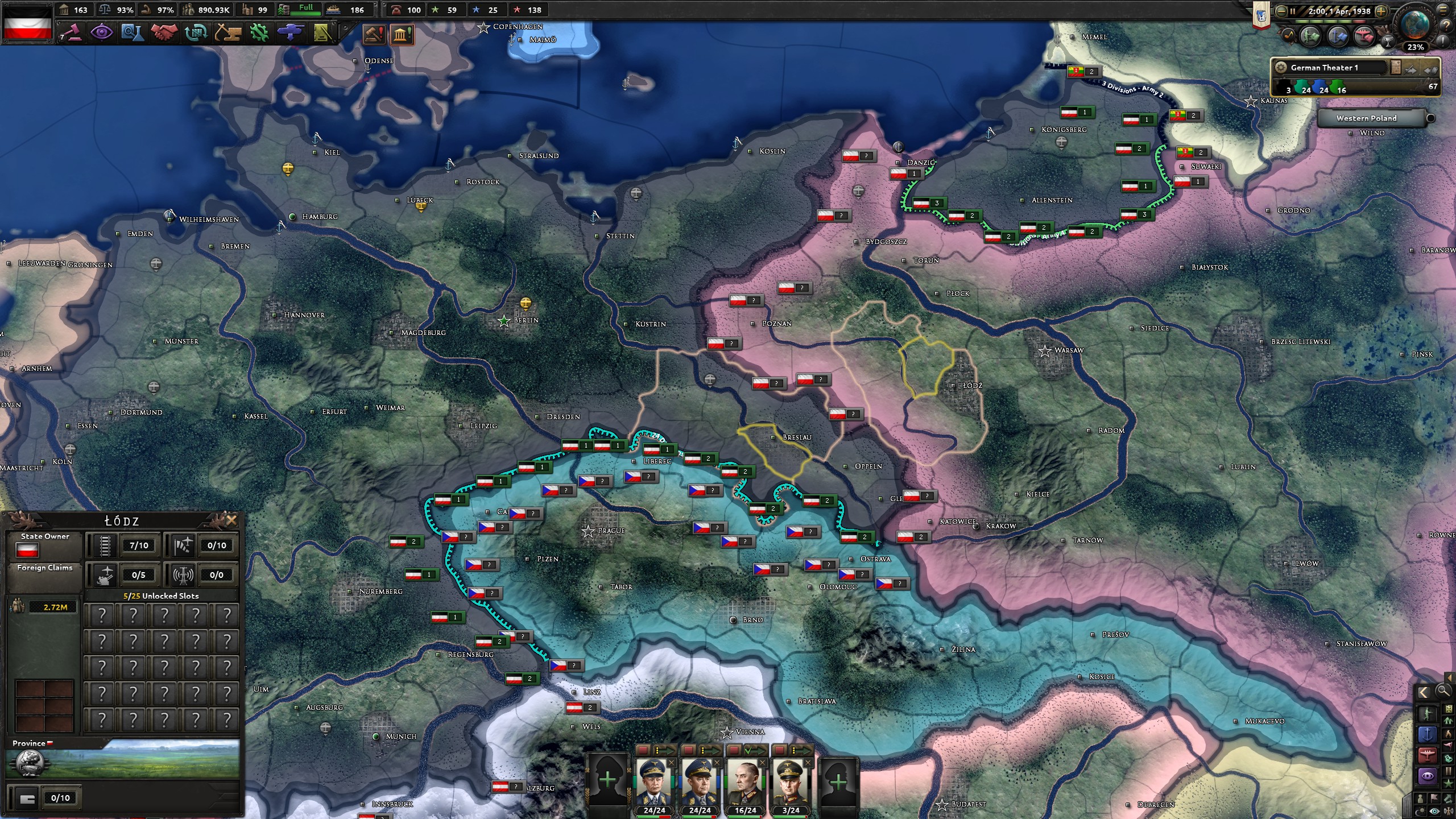Open the main menu via the hamburger icon
This screenshot has height=819, width=1456.
coord(1443,11)
